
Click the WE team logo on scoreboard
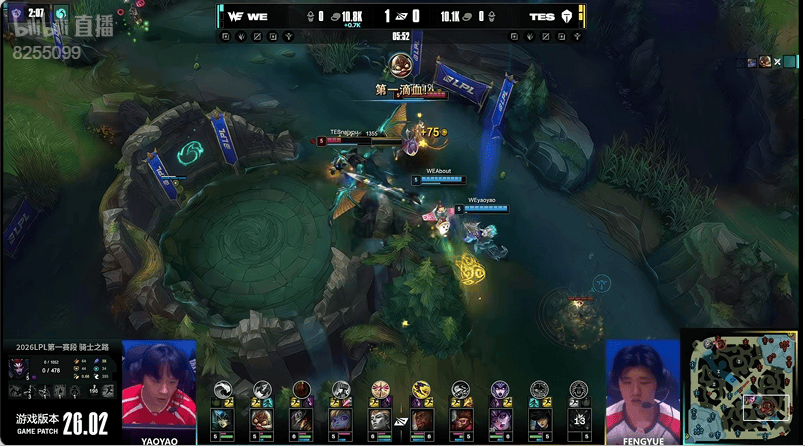[237, 16]
